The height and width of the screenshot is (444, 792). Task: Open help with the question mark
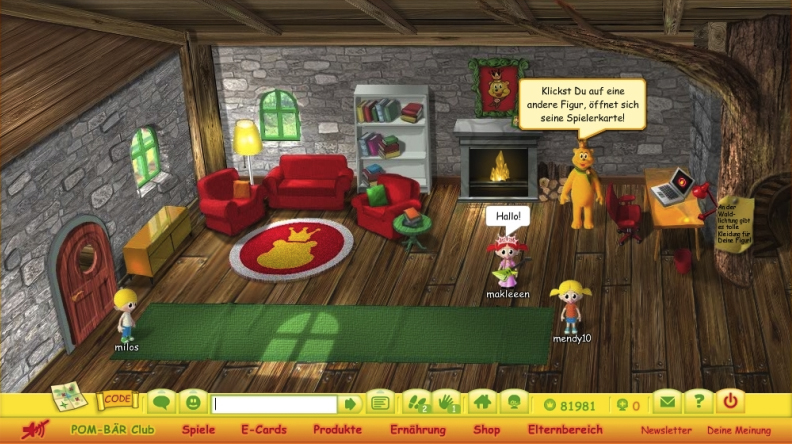click(699, 403)
